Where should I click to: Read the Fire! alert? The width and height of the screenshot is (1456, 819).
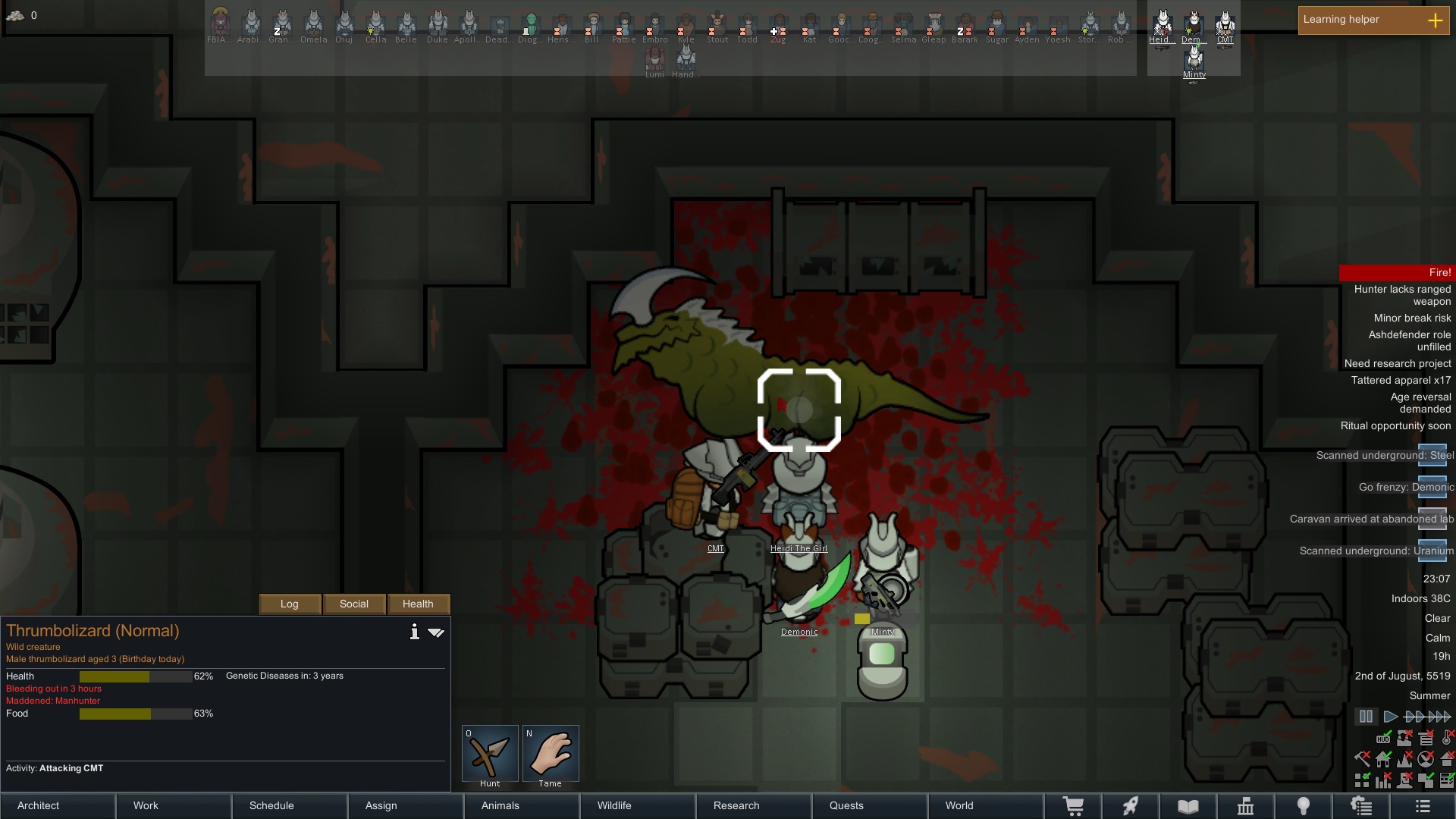tap(1395, 272)
